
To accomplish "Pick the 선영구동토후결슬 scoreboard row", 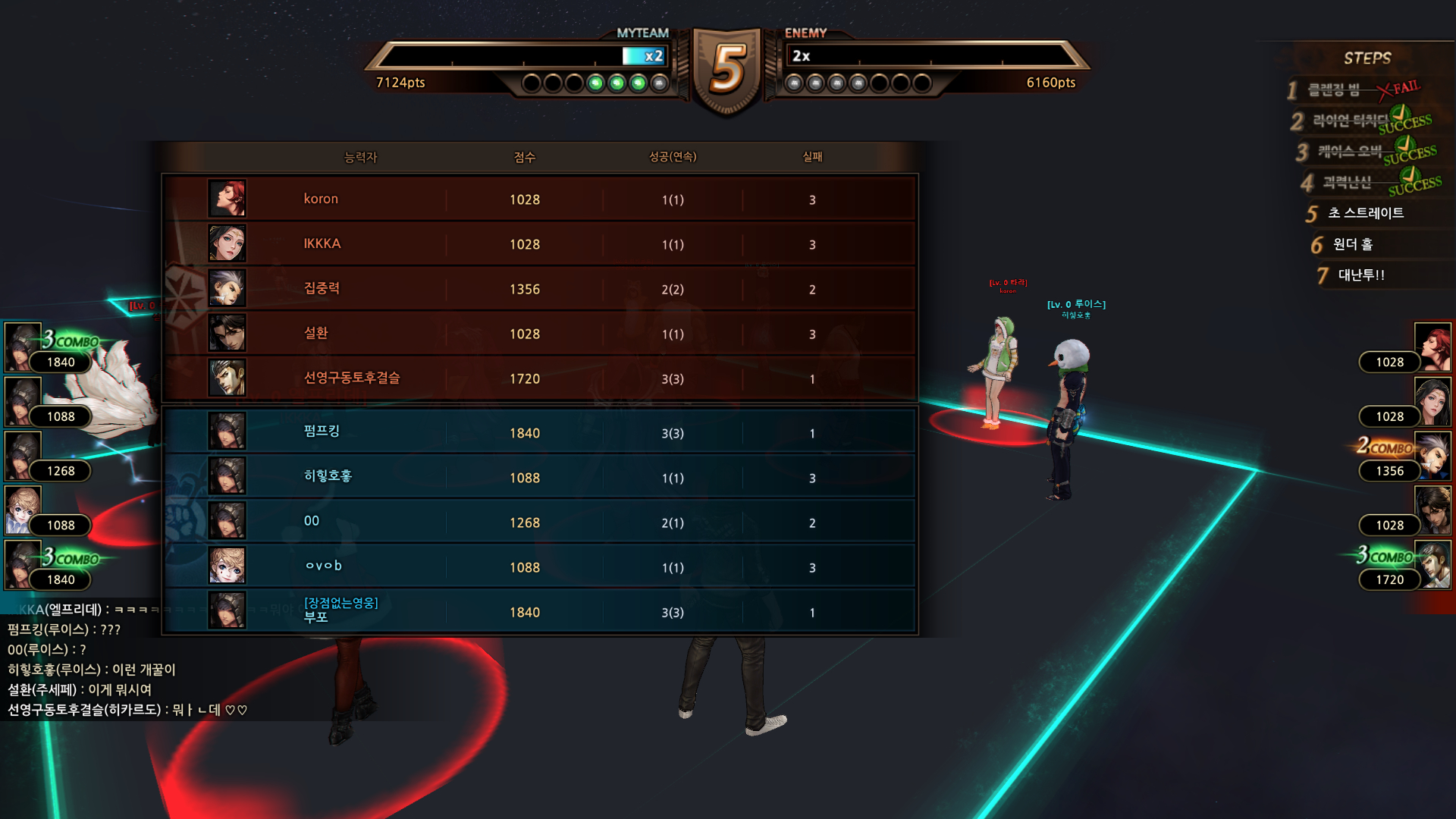I will tap(538, 378).
